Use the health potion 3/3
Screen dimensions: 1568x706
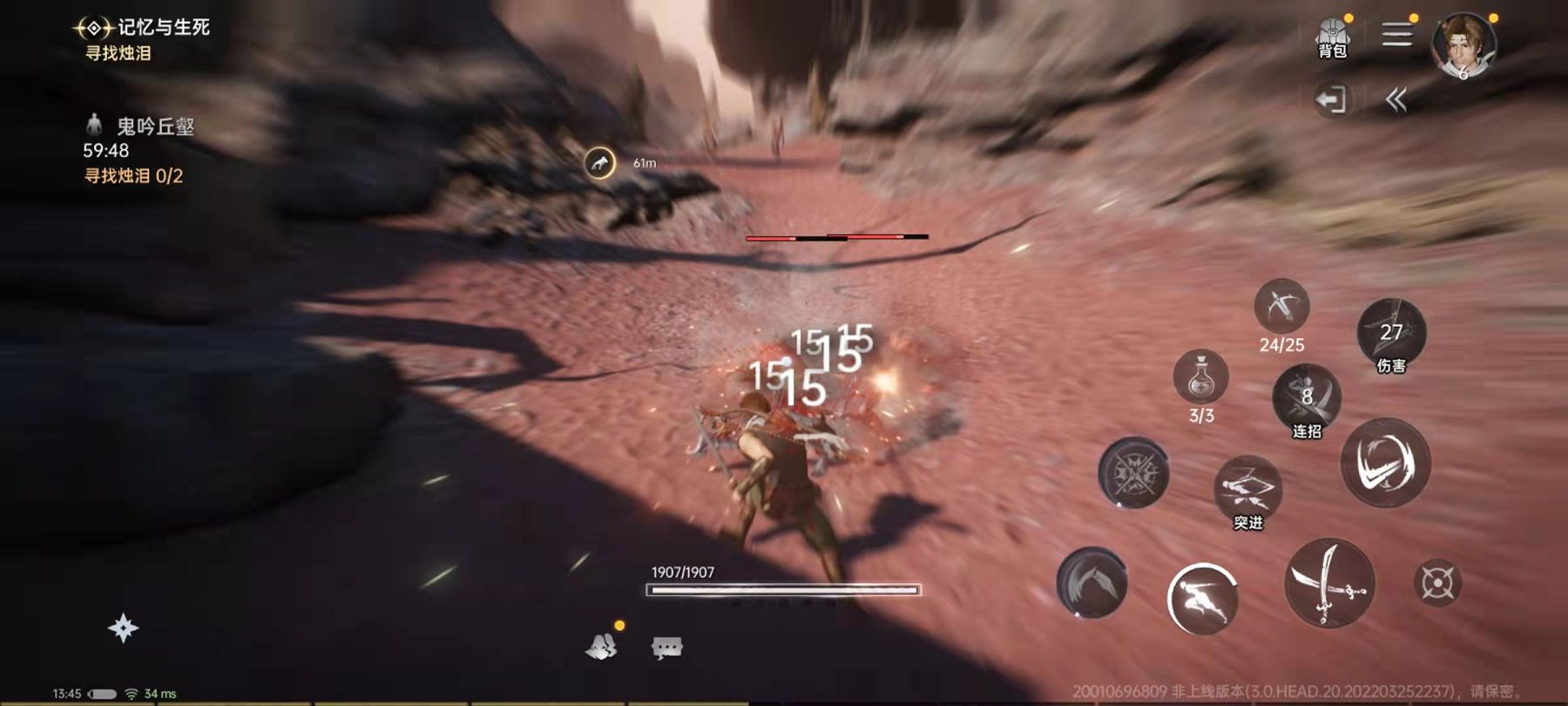[1201, 378]
